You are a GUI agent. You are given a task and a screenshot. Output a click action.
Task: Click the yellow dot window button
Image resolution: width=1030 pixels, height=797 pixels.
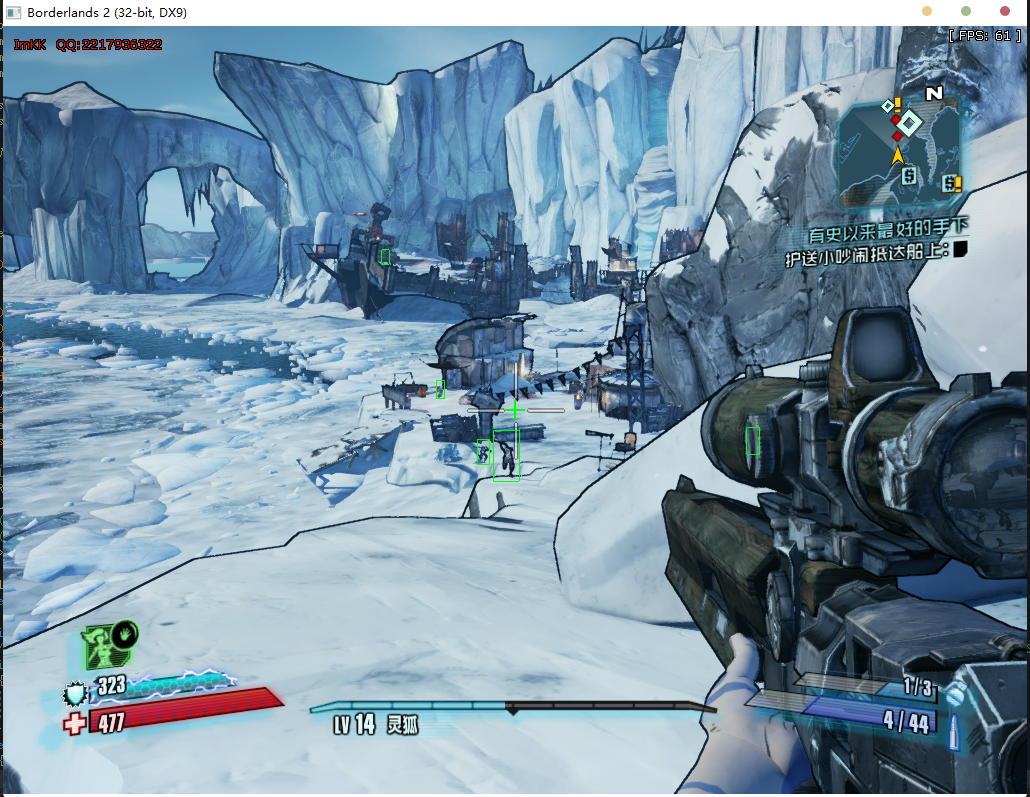click(x=927, y=12)
